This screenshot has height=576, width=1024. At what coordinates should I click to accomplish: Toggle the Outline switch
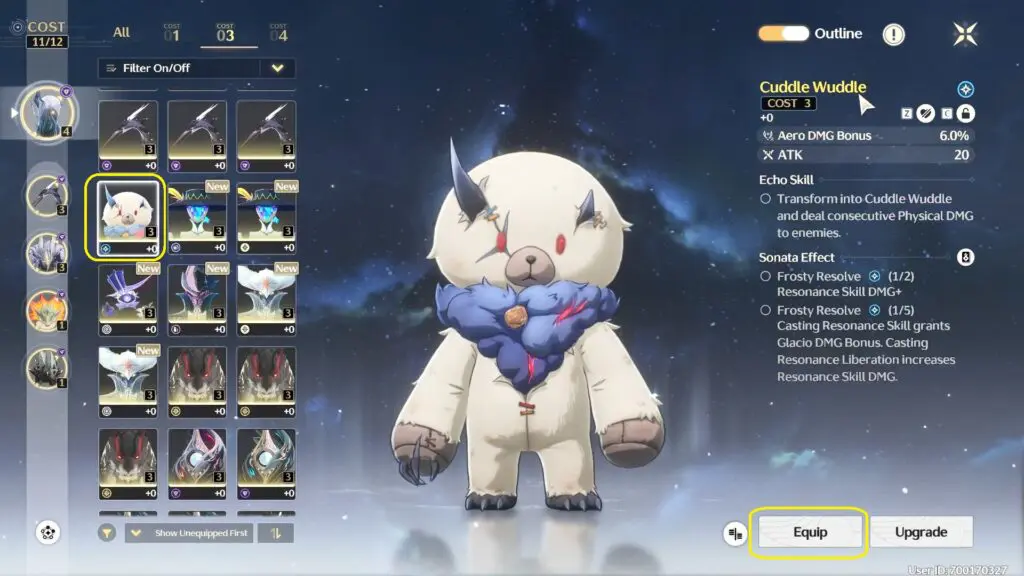[783, 34]
